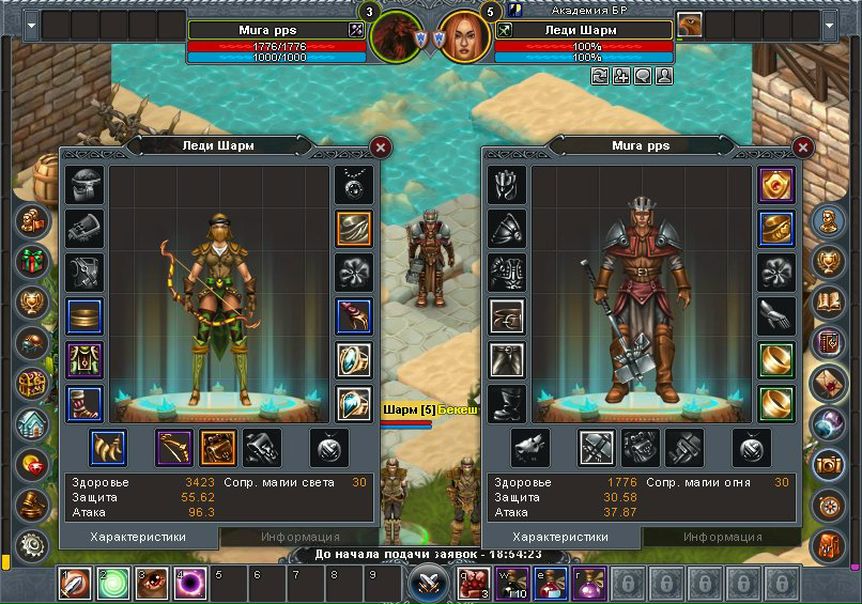Select the equipped bow weapon slot
Viewport: 862px width, 604px height.
(x=174, y=448)
